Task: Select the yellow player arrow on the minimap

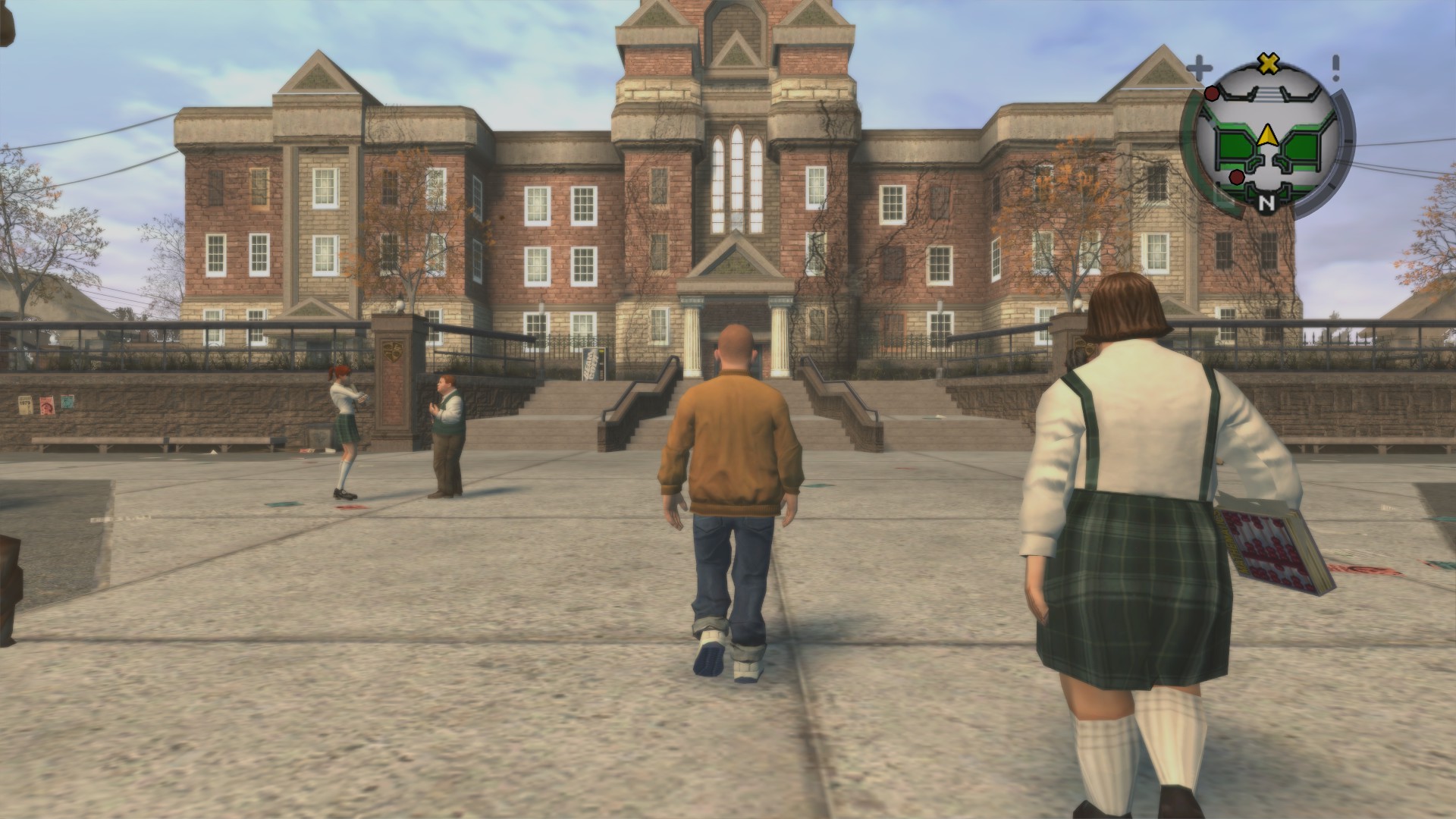Action: pos(1266,136)
